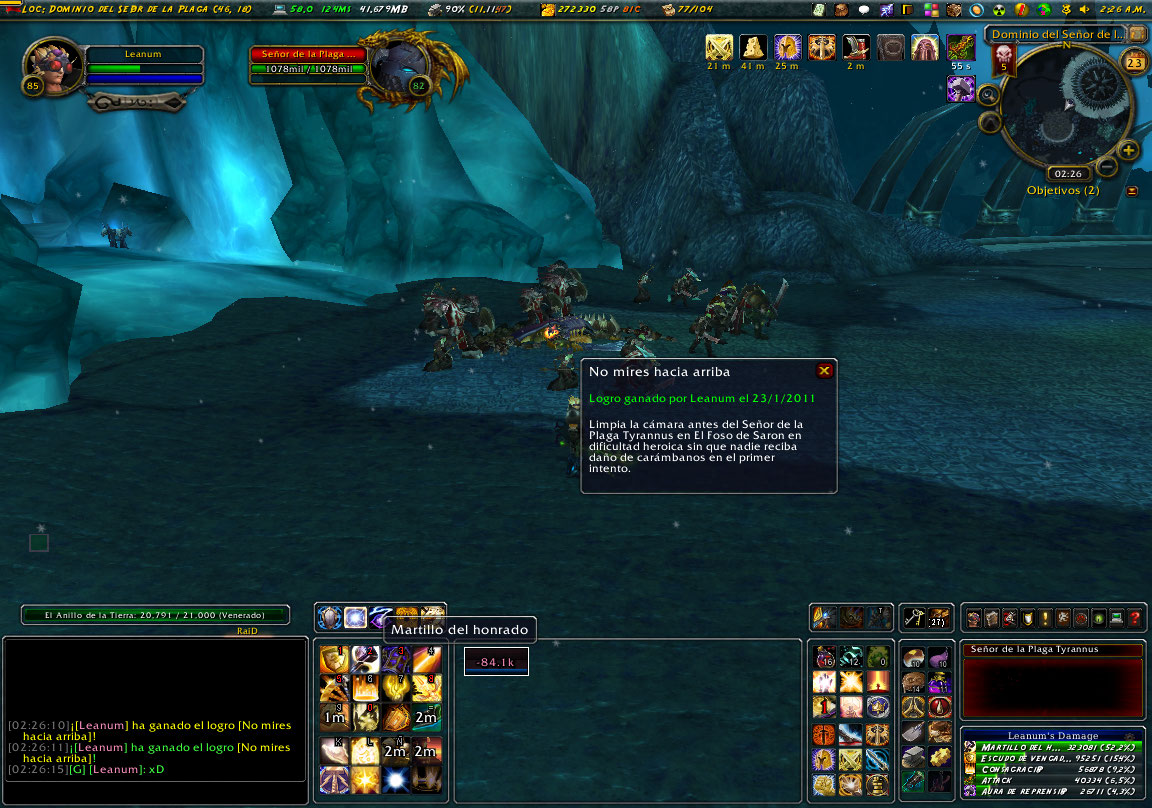The width and height of the screenshot is (1152, 808).
Task: Click the El Anillo de la Tierra reputation bar
Action: [x=156, y=615]
